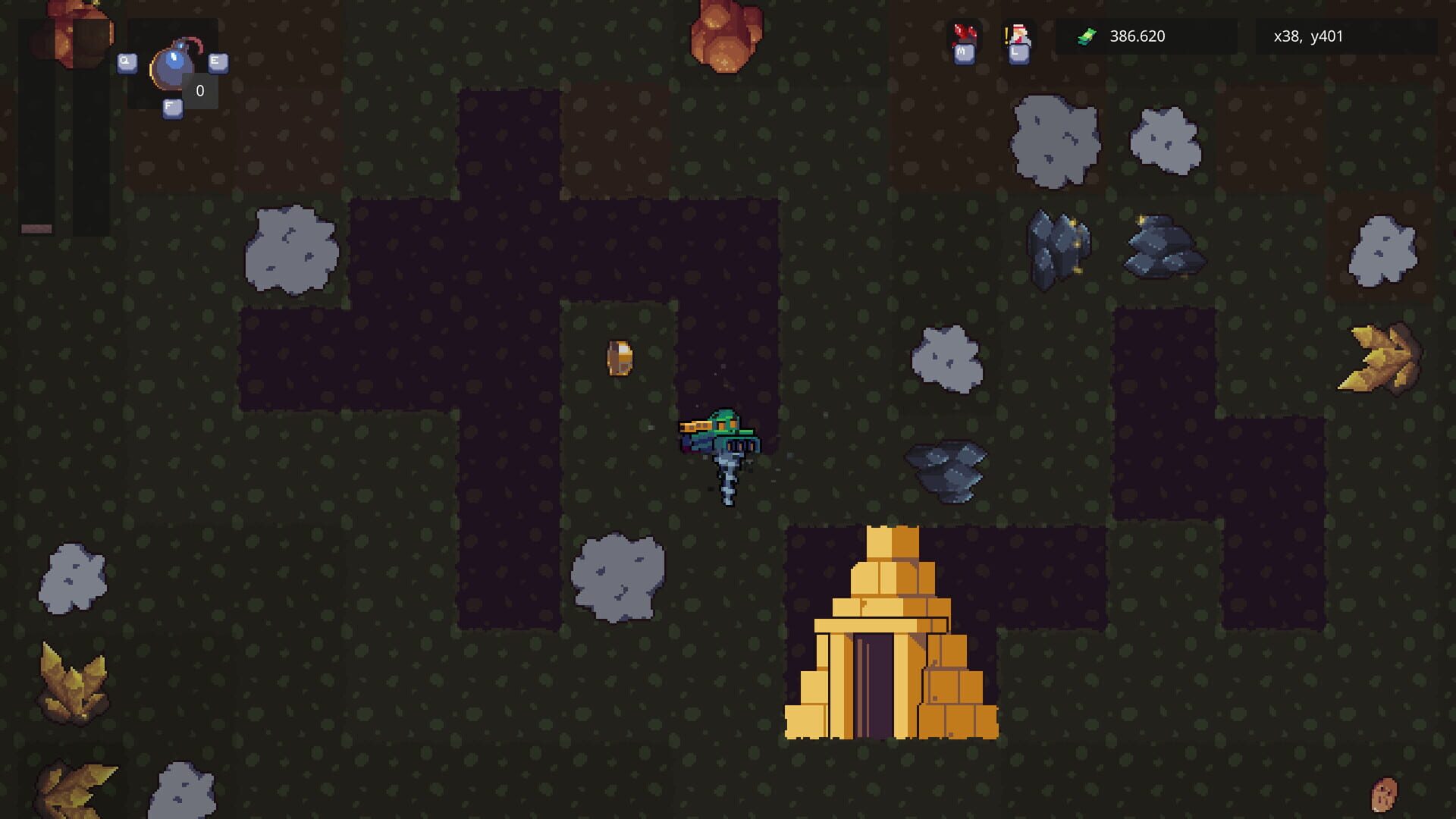
Task: Select the bomb count showing 0
Action: tap(199, 90)
